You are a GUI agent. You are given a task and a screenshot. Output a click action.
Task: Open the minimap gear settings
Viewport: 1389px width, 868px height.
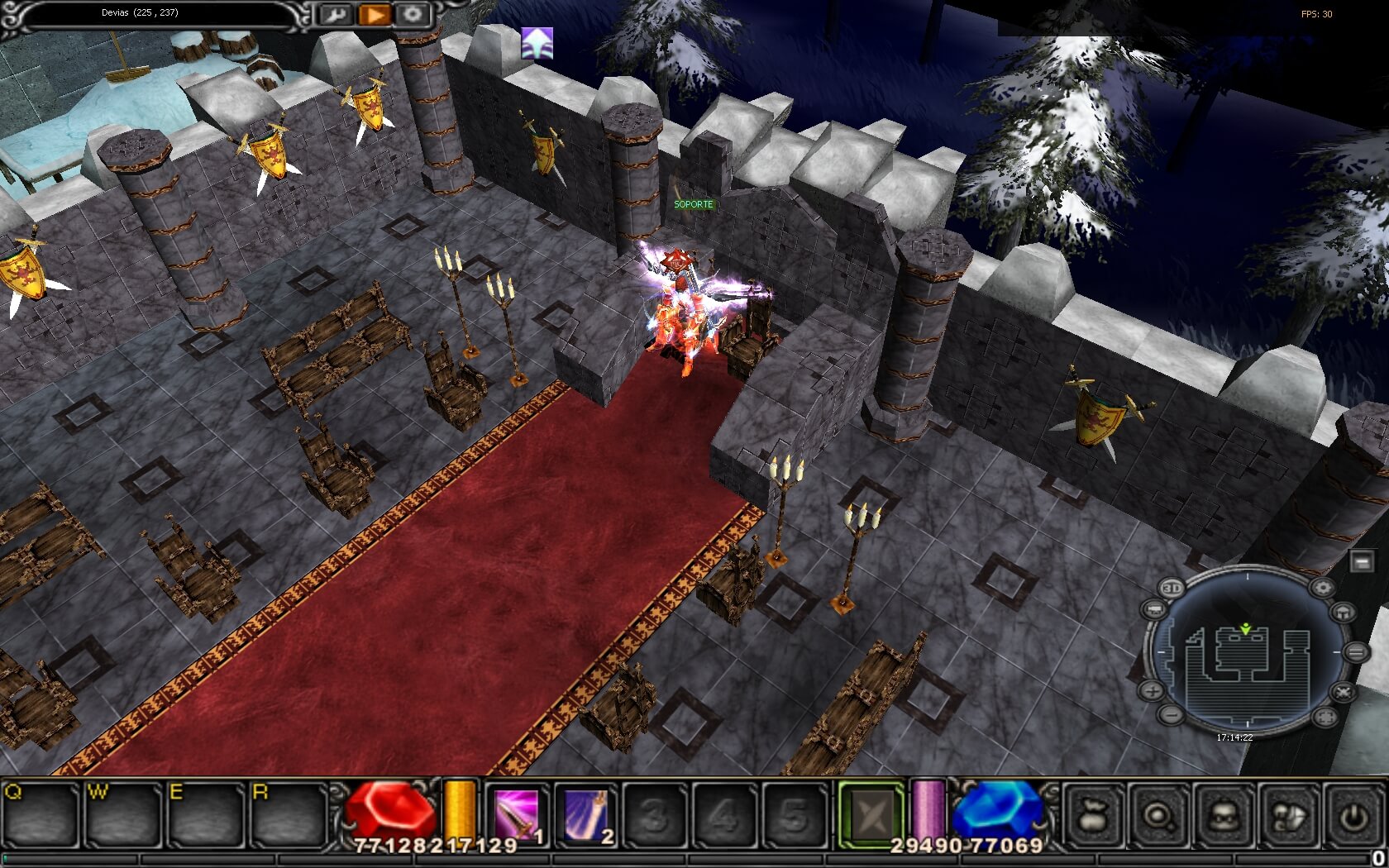click(x=1322, y=588)
